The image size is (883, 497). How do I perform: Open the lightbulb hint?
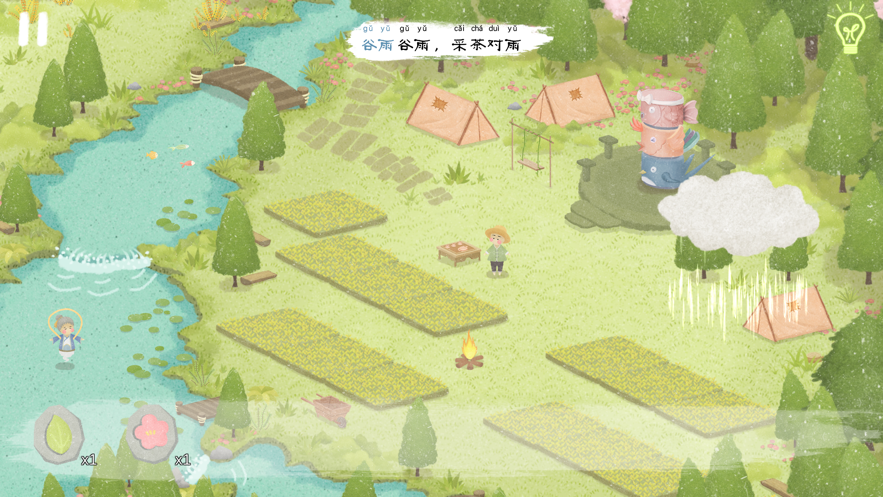(x=849, y=28)
